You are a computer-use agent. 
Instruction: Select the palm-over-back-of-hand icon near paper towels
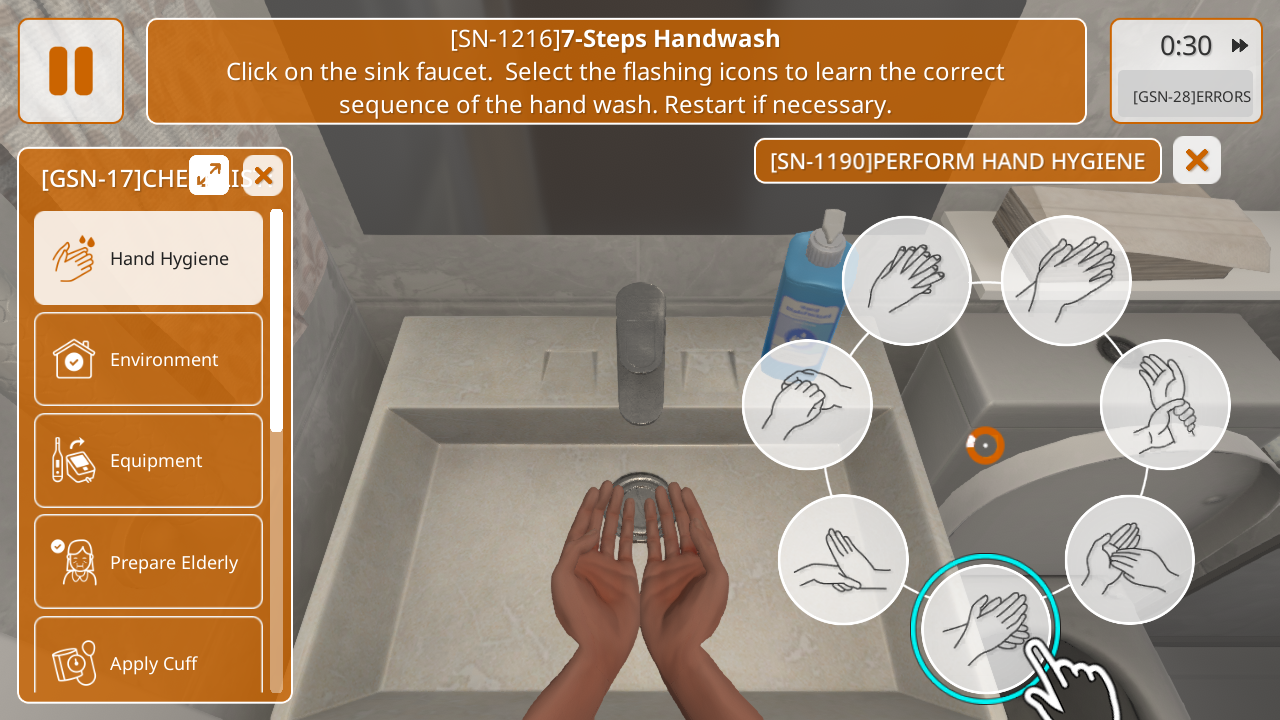click(1066, 280)
